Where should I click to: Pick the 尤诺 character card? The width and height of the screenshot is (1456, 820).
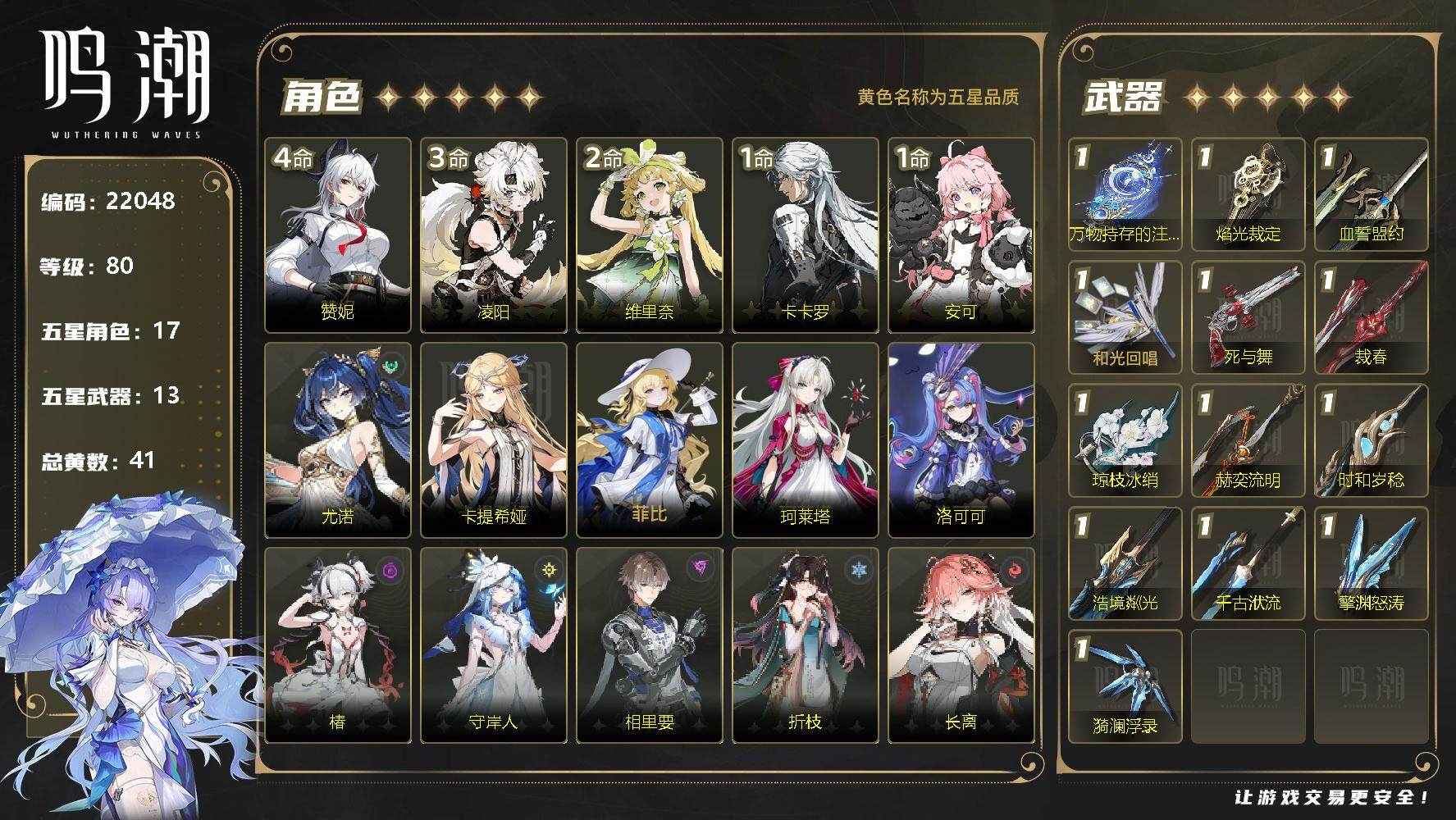pos(337,440)
